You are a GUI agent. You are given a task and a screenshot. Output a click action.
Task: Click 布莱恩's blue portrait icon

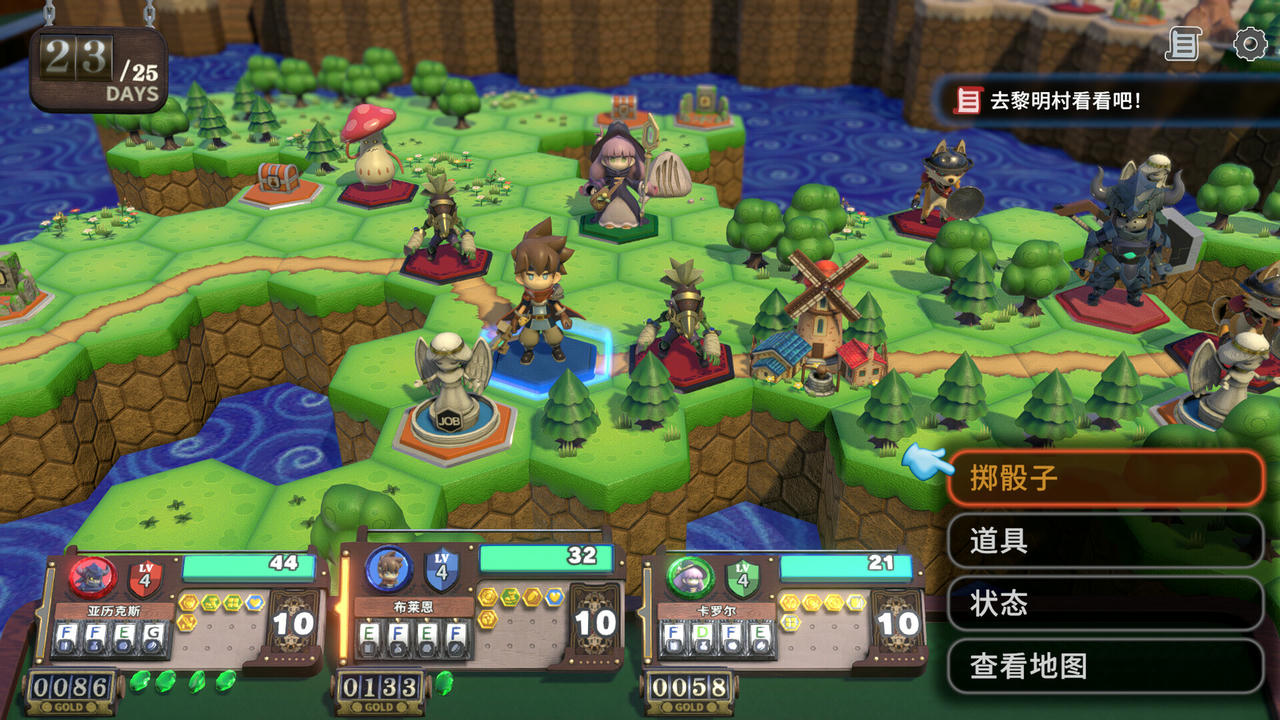point(389,568)
